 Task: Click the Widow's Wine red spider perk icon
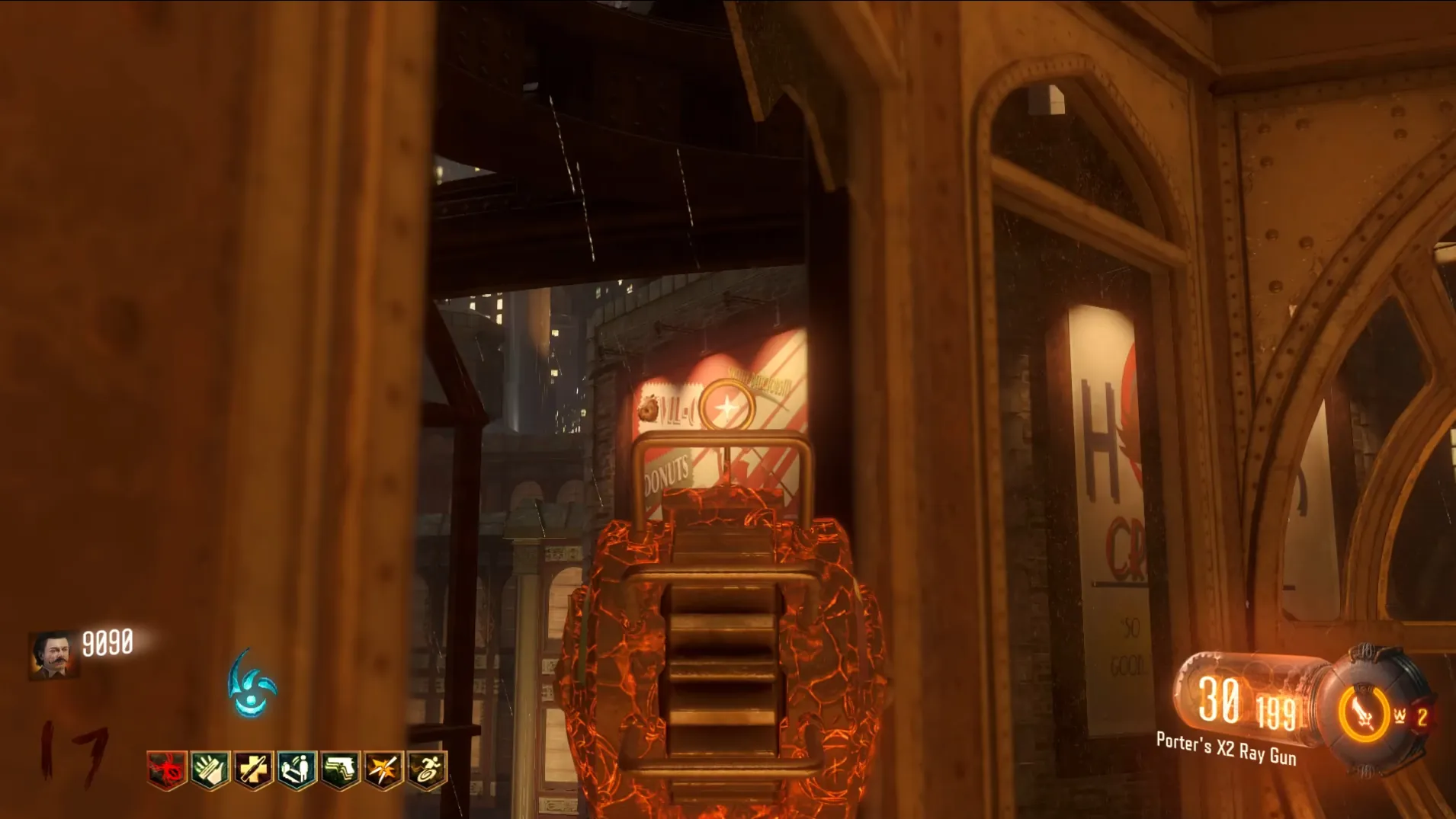(x=167, y=769)
